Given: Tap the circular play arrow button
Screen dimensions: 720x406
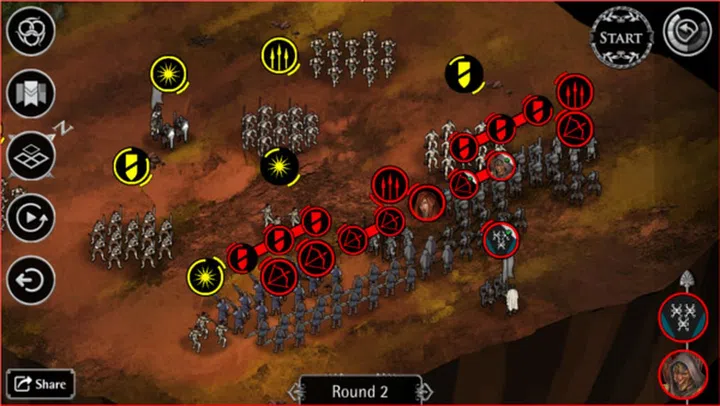Looking at the screenshot, I should point(30,217).
